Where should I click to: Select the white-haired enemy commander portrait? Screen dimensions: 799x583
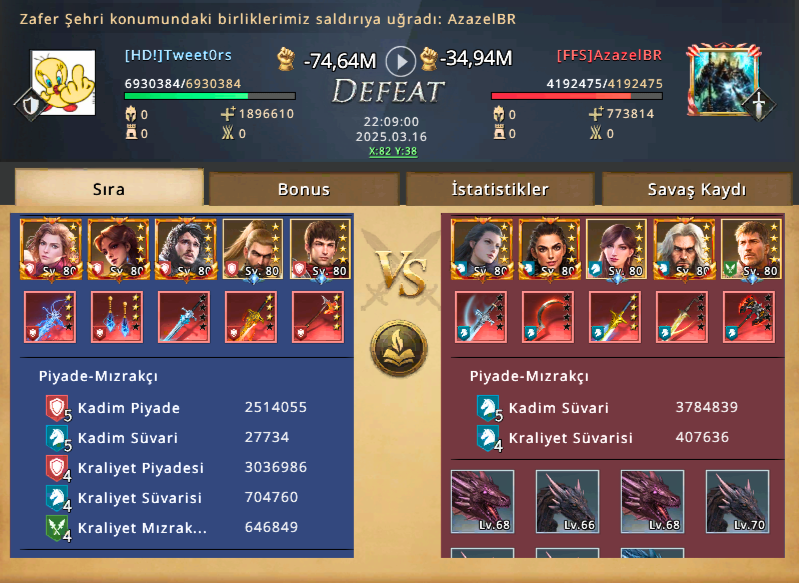(x=683, y=248)
